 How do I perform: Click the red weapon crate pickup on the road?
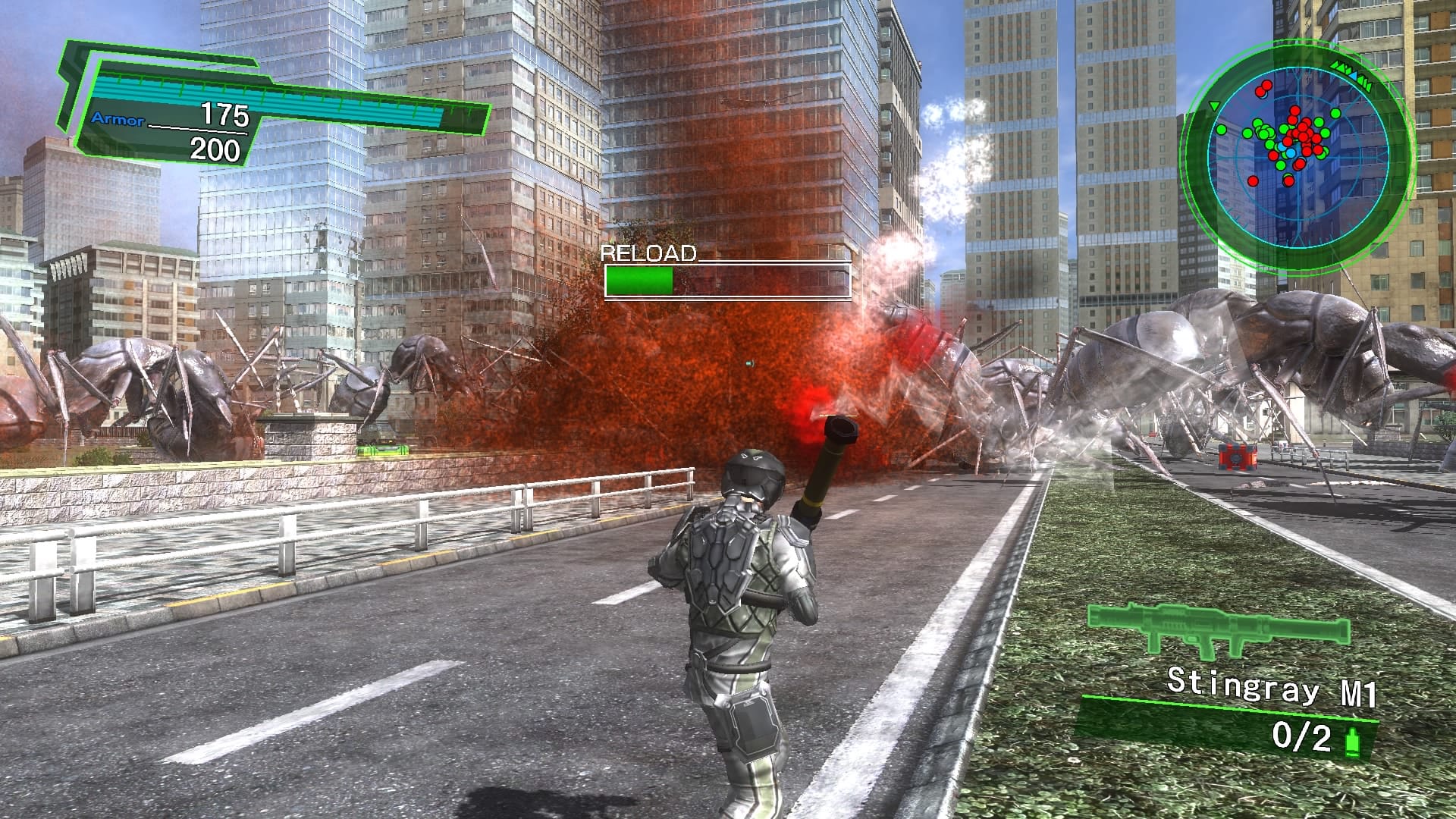coord(1237,457)
